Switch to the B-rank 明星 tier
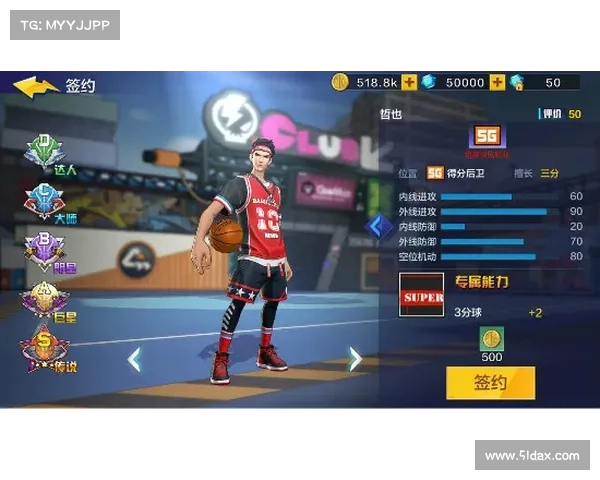 pos(45,250)
